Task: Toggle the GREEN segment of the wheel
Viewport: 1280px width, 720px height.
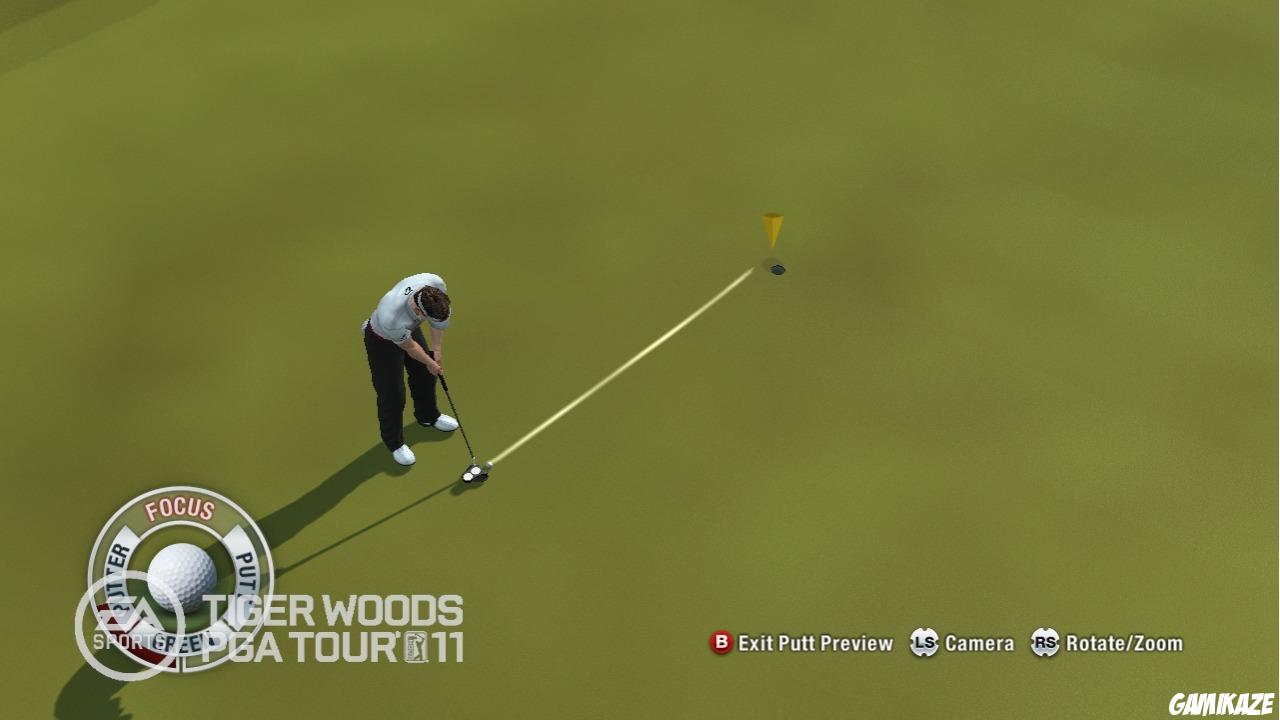Action: point(178,643)
